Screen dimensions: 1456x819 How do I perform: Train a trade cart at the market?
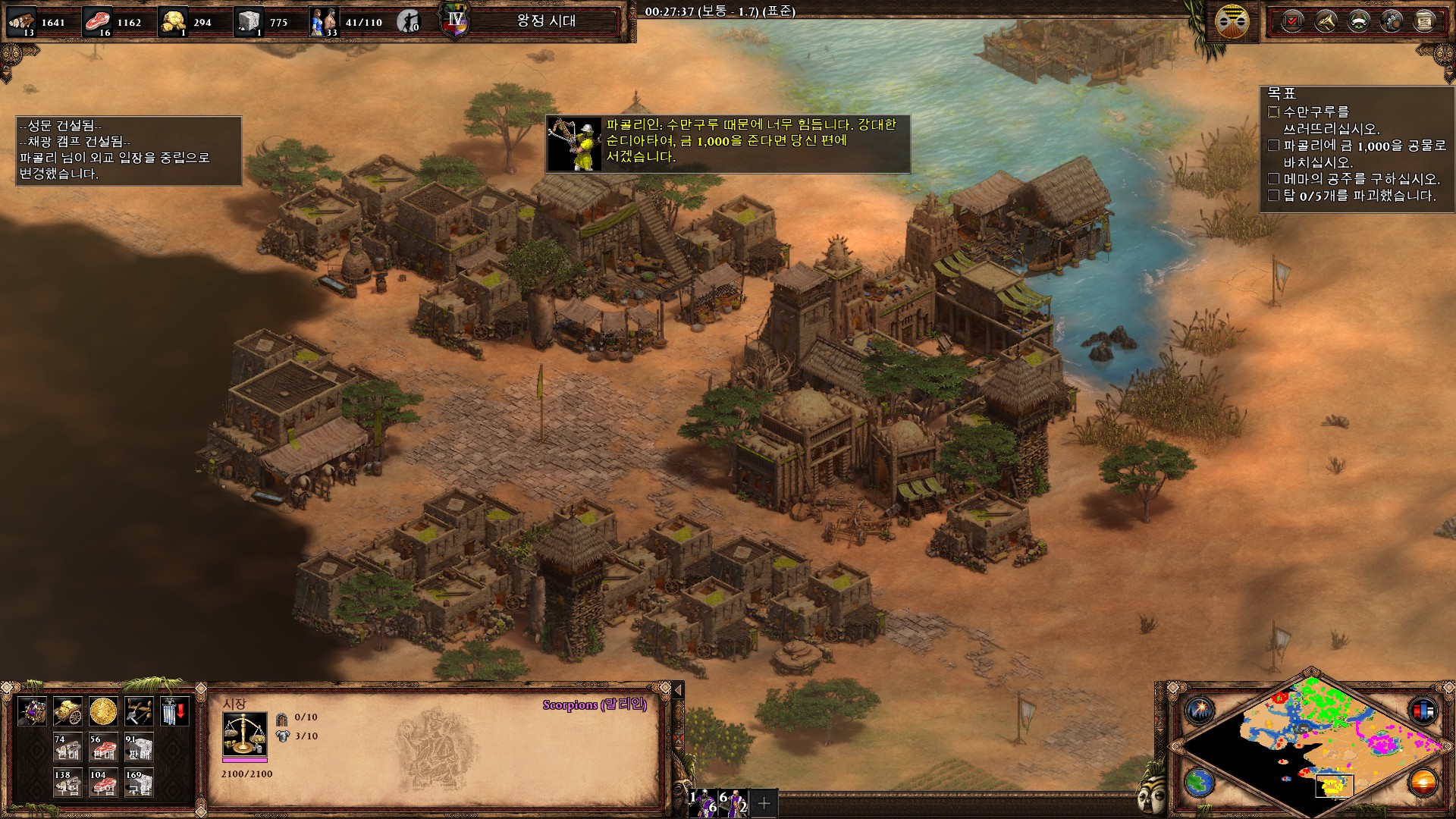32,711
